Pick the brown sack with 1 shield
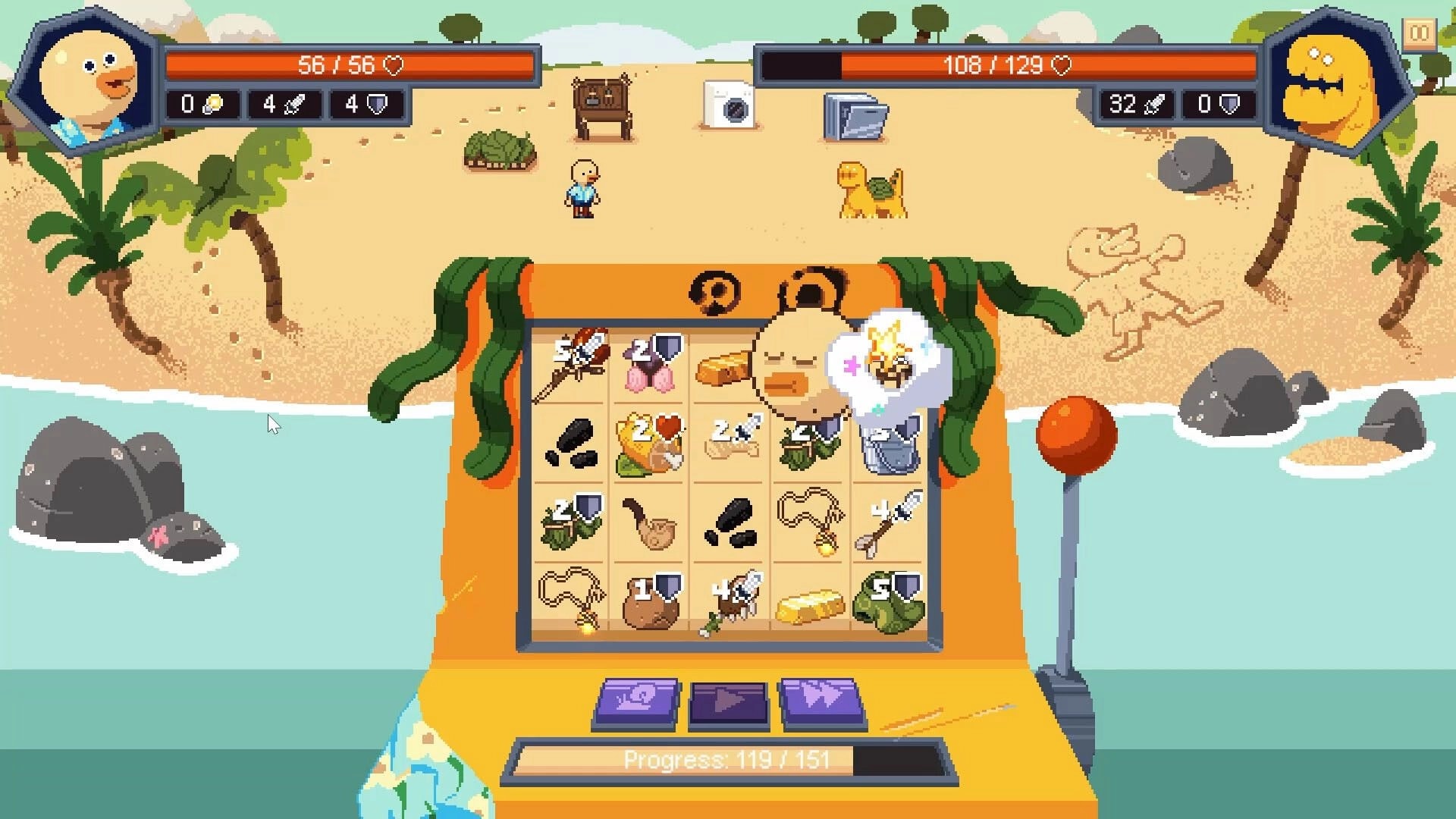Image resolution: width=1456 pixels, height=819 pixels. pyautogui.click(x=649, y=603)
